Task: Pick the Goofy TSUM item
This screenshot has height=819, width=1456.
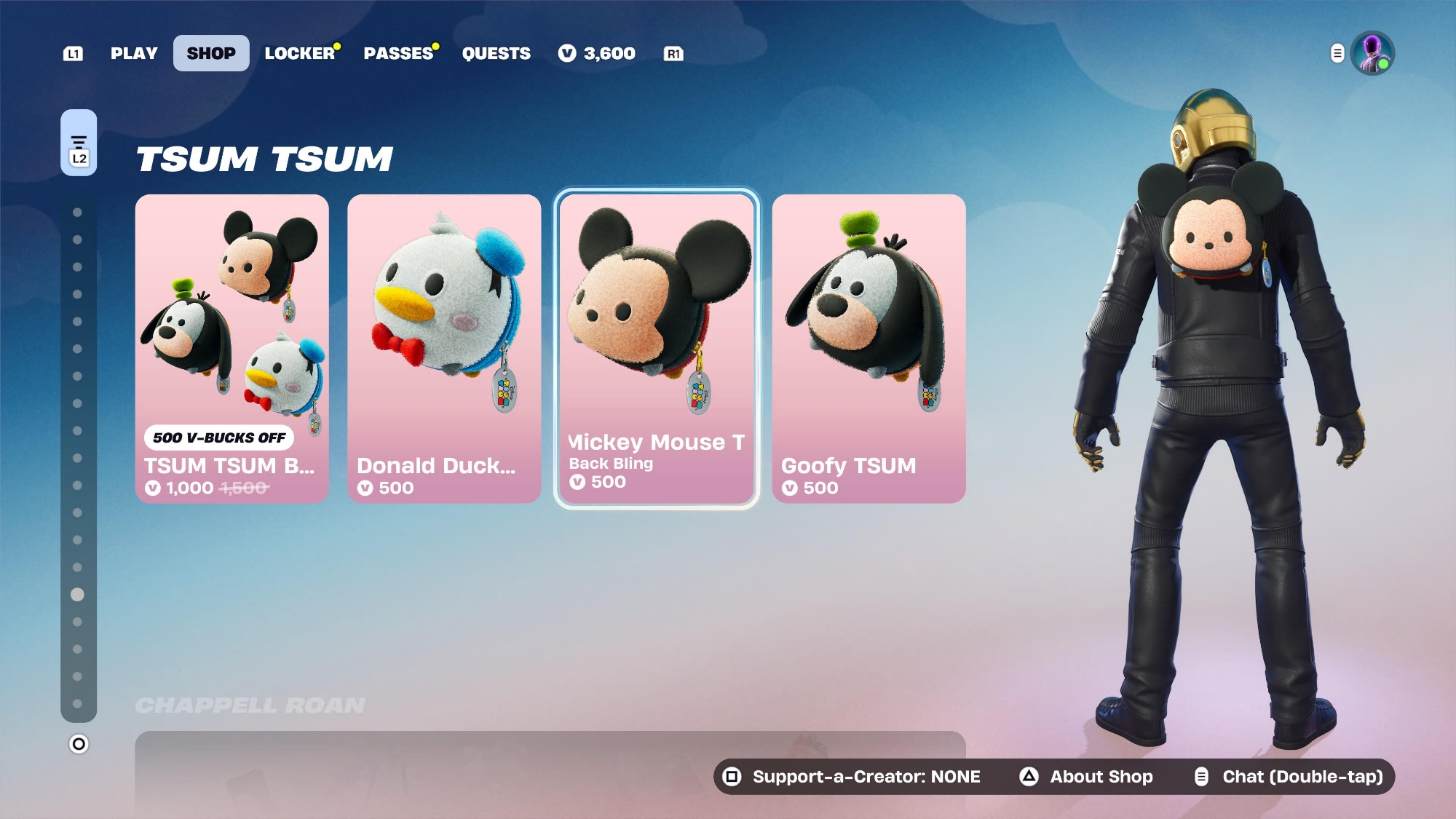Action: tap(869, 348)
